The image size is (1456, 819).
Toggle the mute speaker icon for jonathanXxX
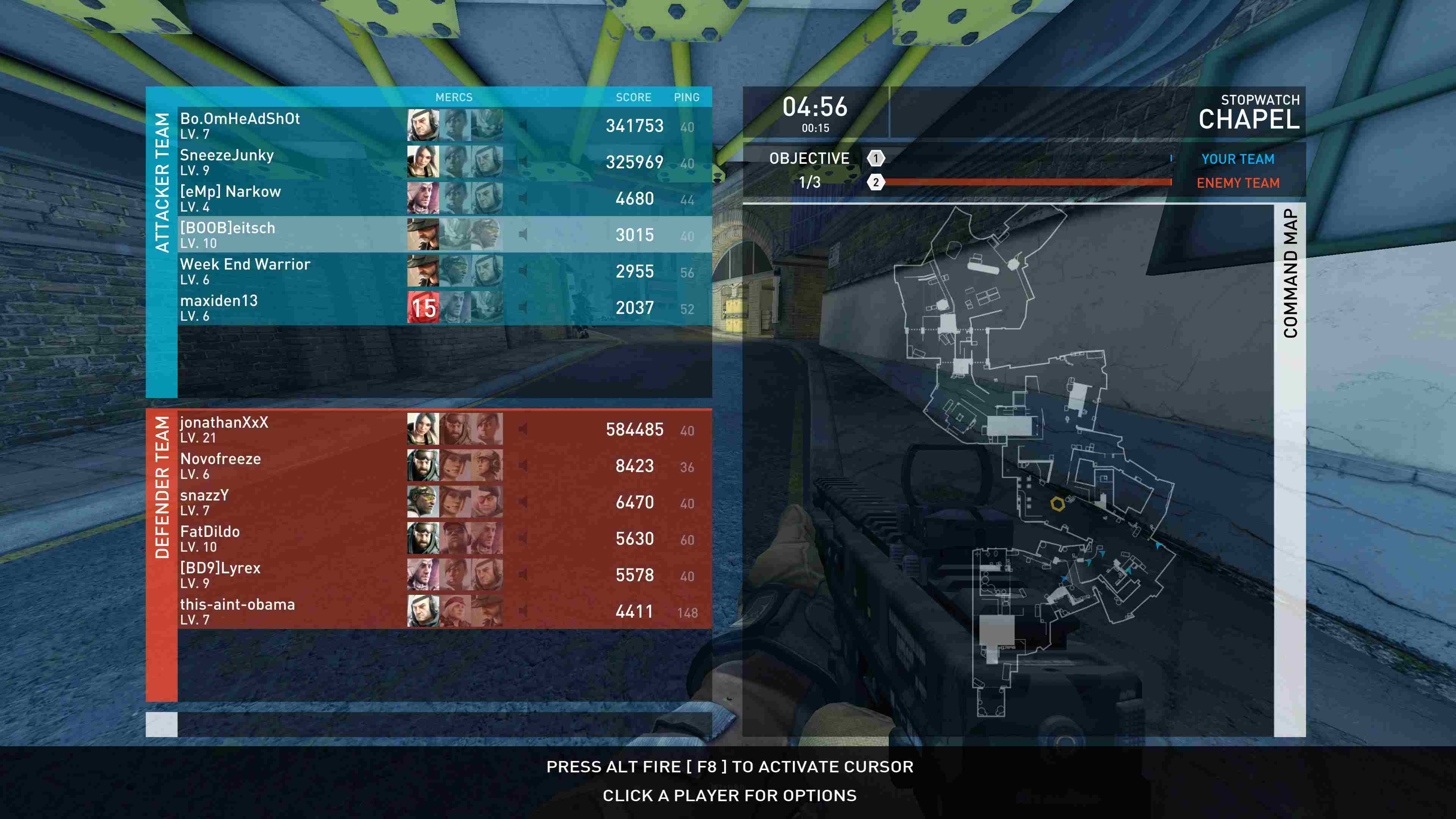click(x=523, y=429)
